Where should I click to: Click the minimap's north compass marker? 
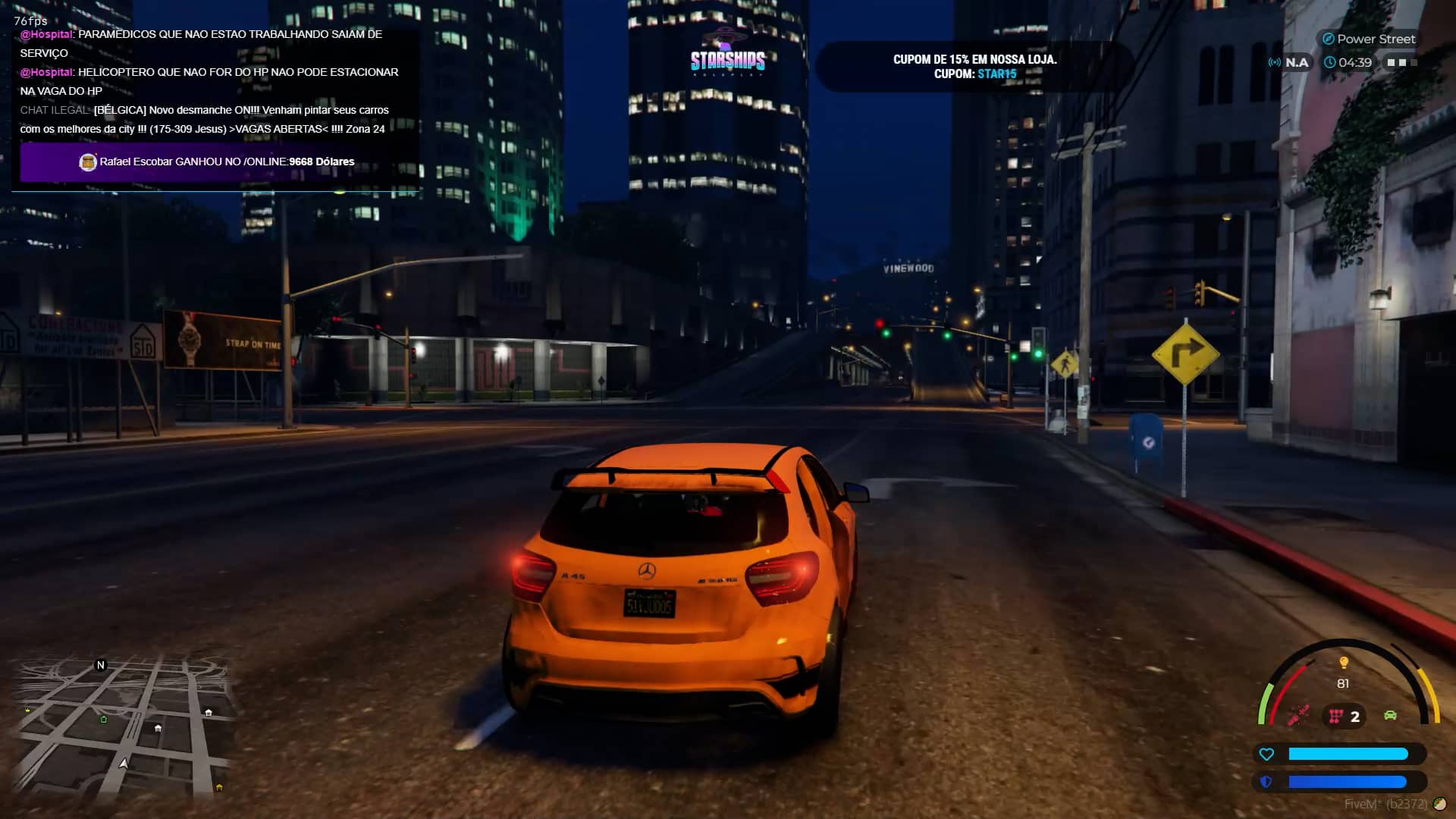(100, 665)
